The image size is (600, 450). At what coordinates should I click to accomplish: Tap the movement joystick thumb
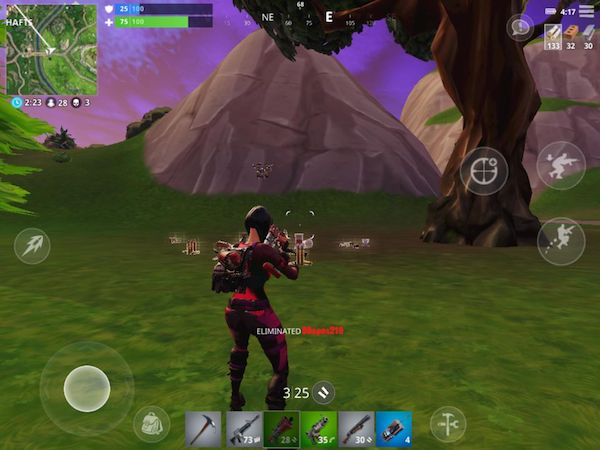[87, 388]
